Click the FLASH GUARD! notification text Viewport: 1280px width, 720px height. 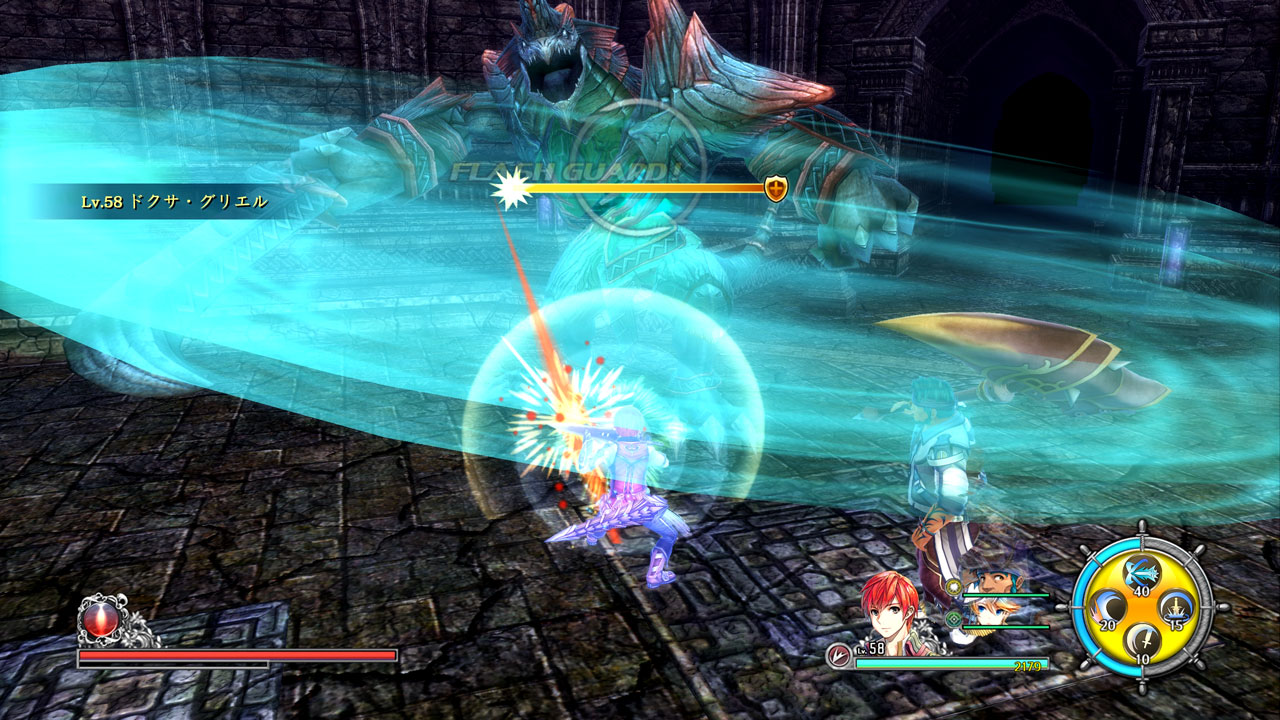[x=565, y=169]
